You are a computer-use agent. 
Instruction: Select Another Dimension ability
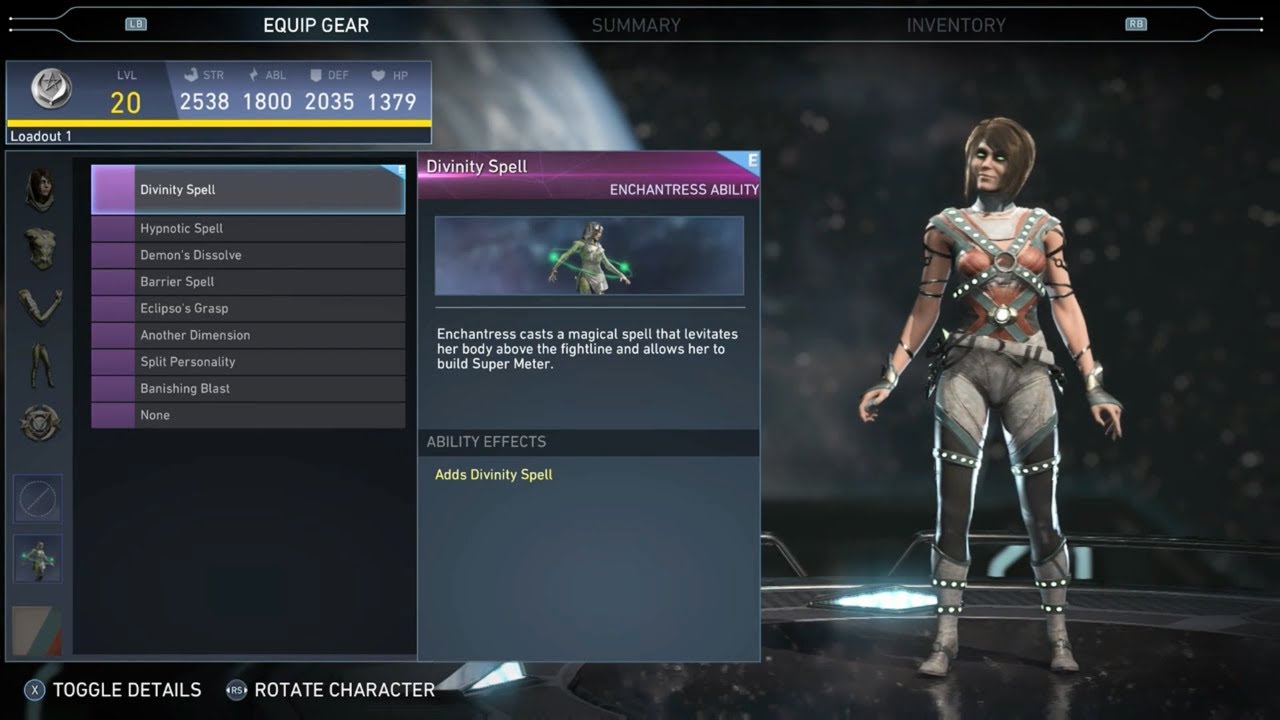coord(248,335)
